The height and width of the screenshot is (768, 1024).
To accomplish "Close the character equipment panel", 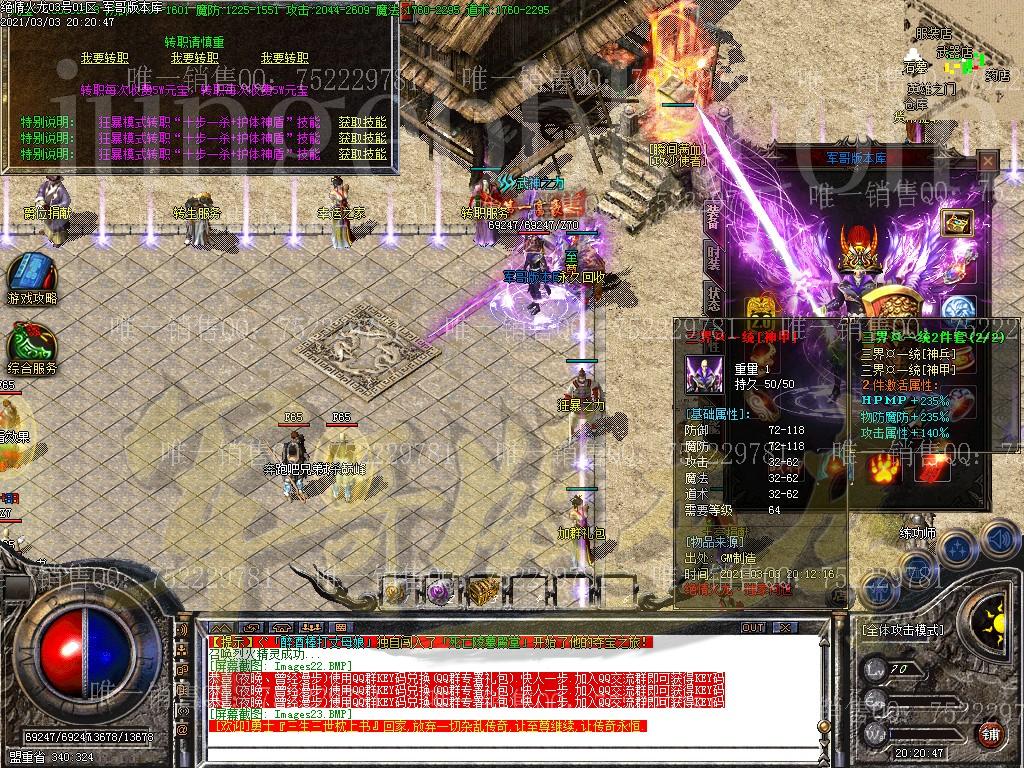I will (x=987, y=161).
